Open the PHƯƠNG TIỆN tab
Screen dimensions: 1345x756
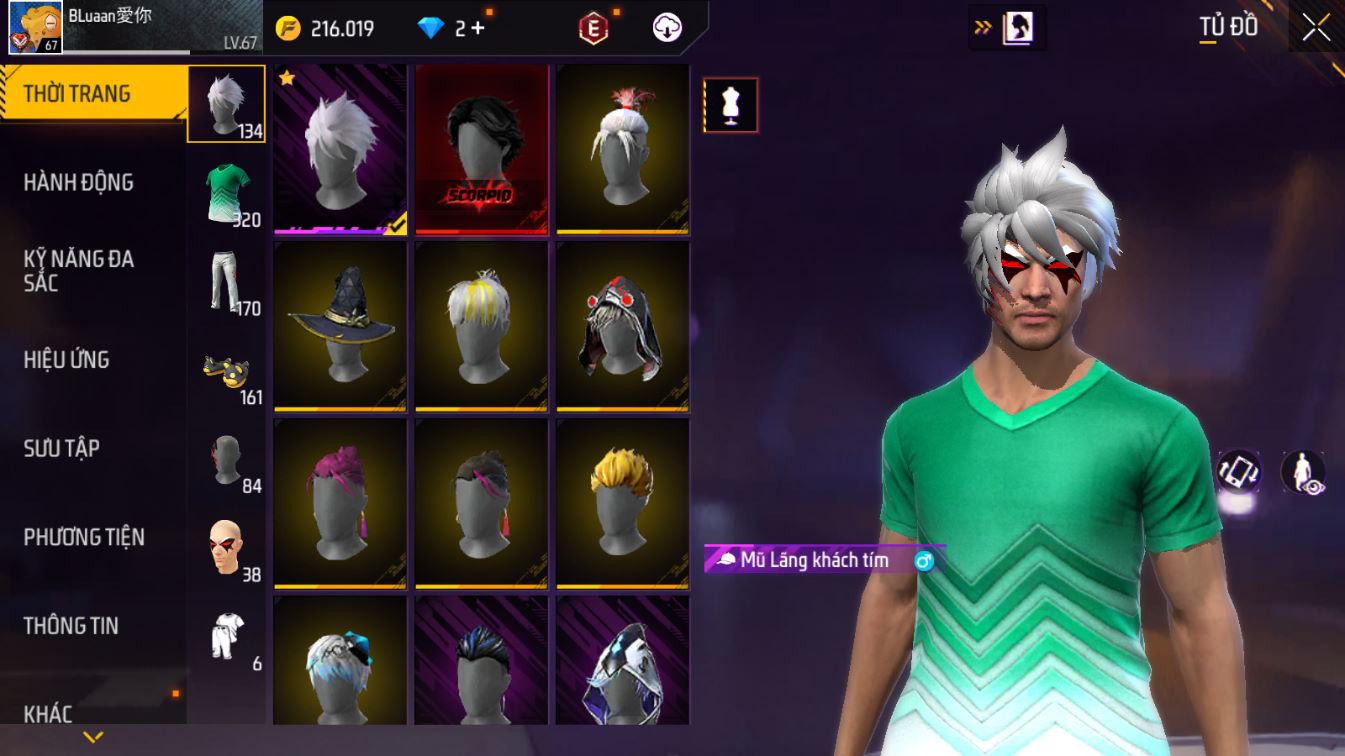coord(84,537)
